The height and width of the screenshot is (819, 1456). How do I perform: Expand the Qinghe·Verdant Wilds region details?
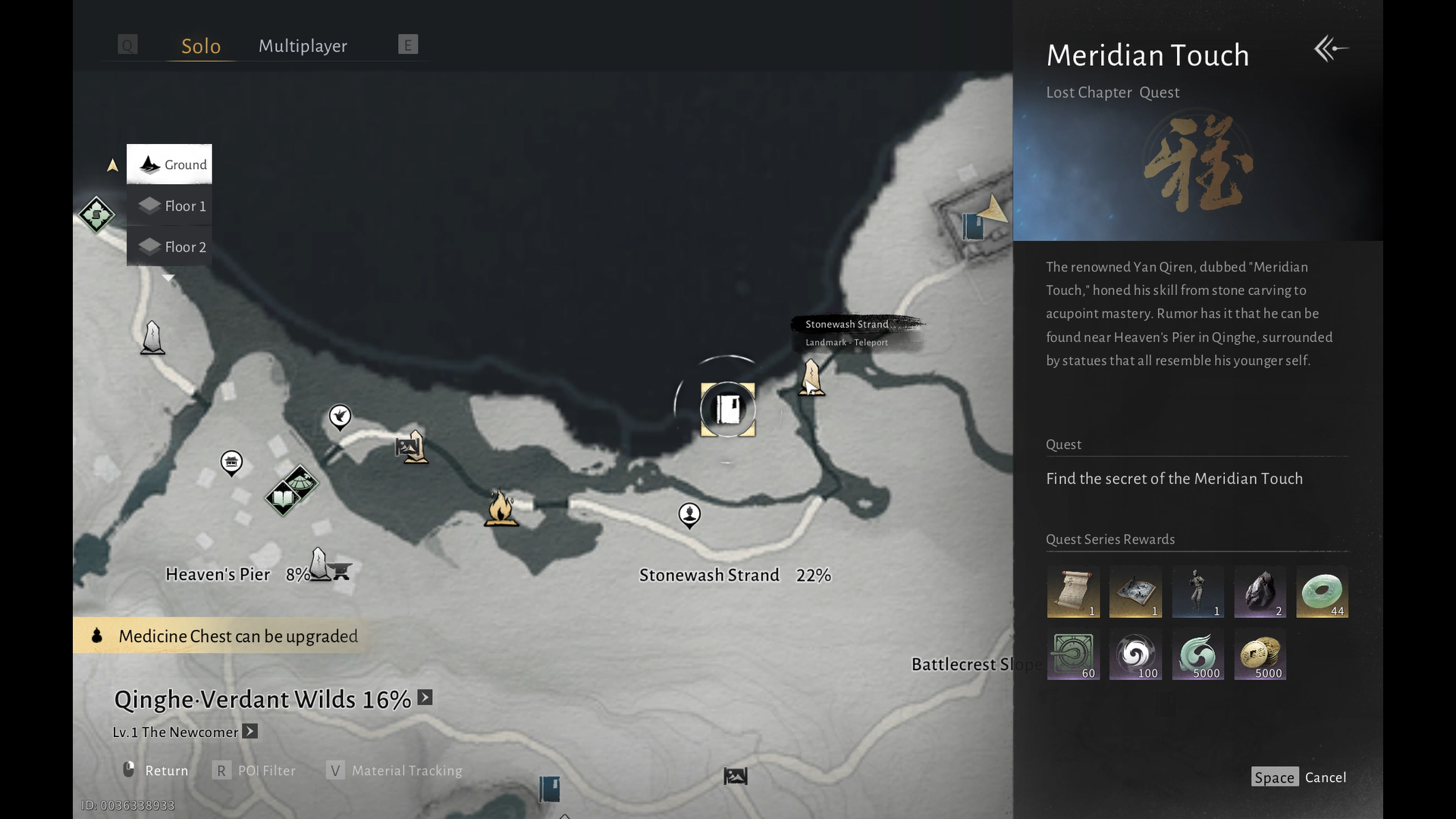425,698
